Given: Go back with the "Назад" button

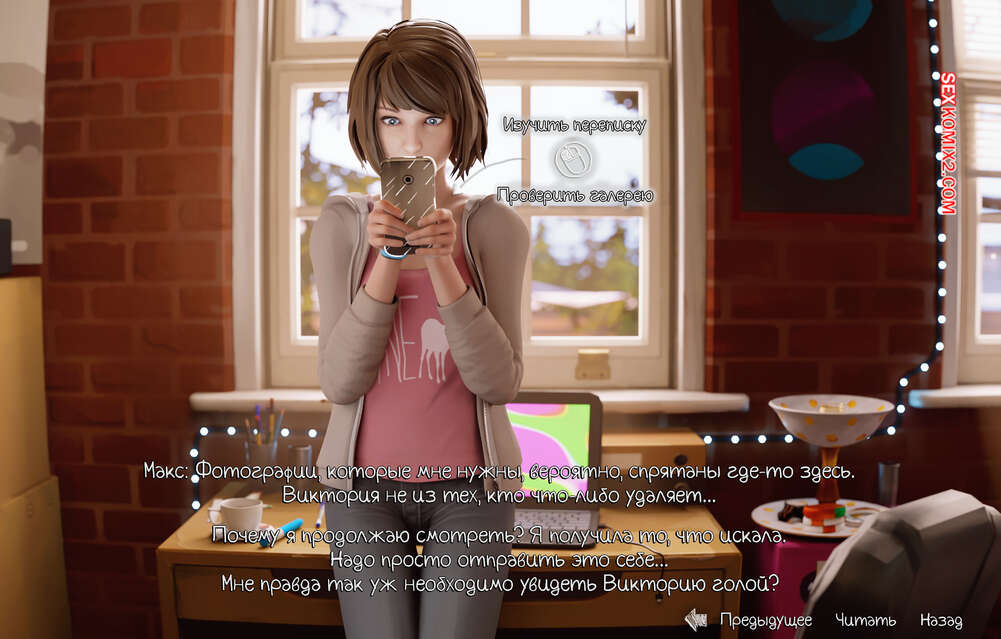Looking at the screenshot, I should [x=941, y=620].
